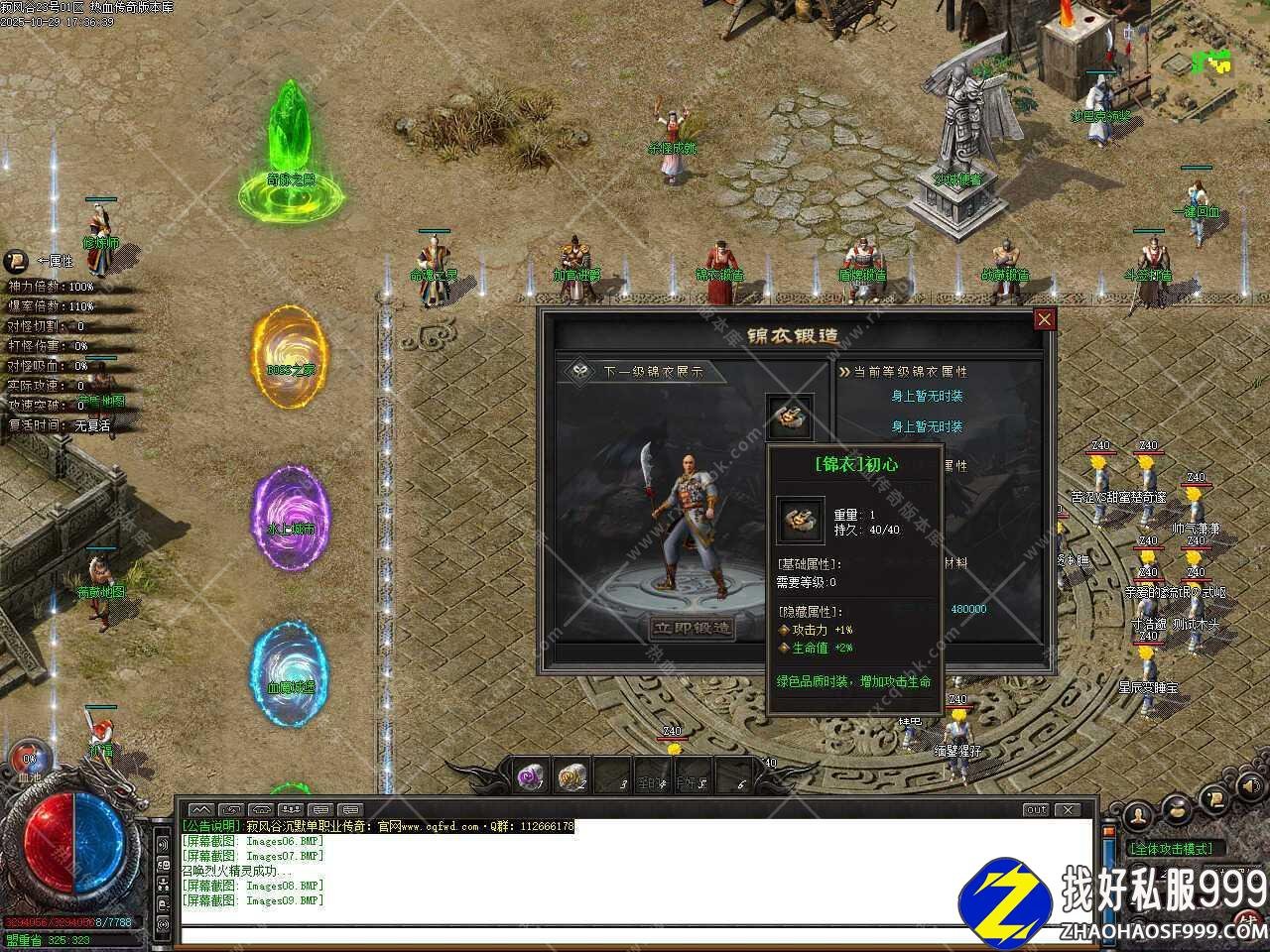The height and width of the screenshot is (952, 1270).
Task: Close the chat panel with X button
Action: [x=1068, y=809]
